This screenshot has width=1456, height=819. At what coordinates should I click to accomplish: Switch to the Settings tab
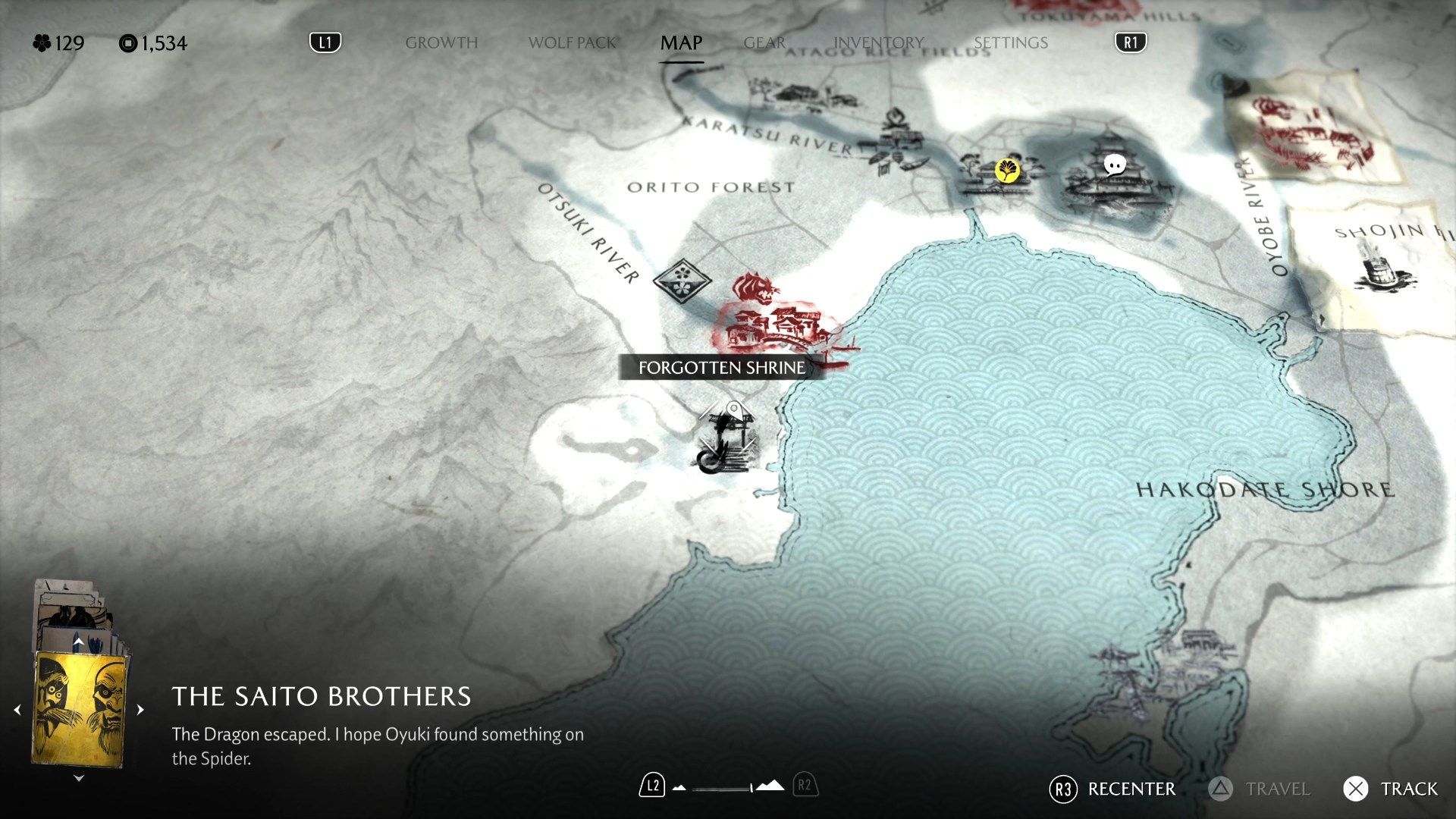click(1010, 43)
